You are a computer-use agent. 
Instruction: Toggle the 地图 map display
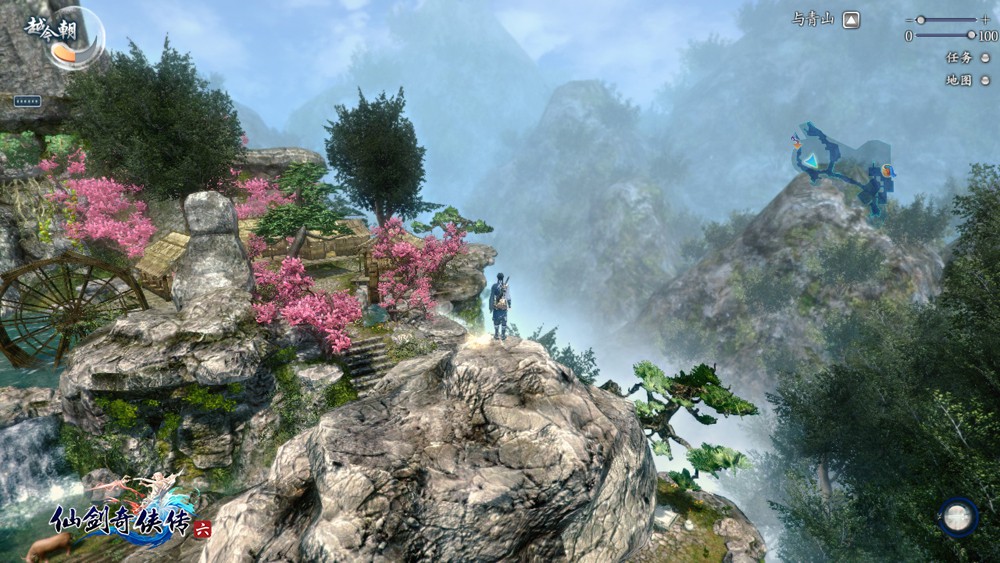point(985,80)
